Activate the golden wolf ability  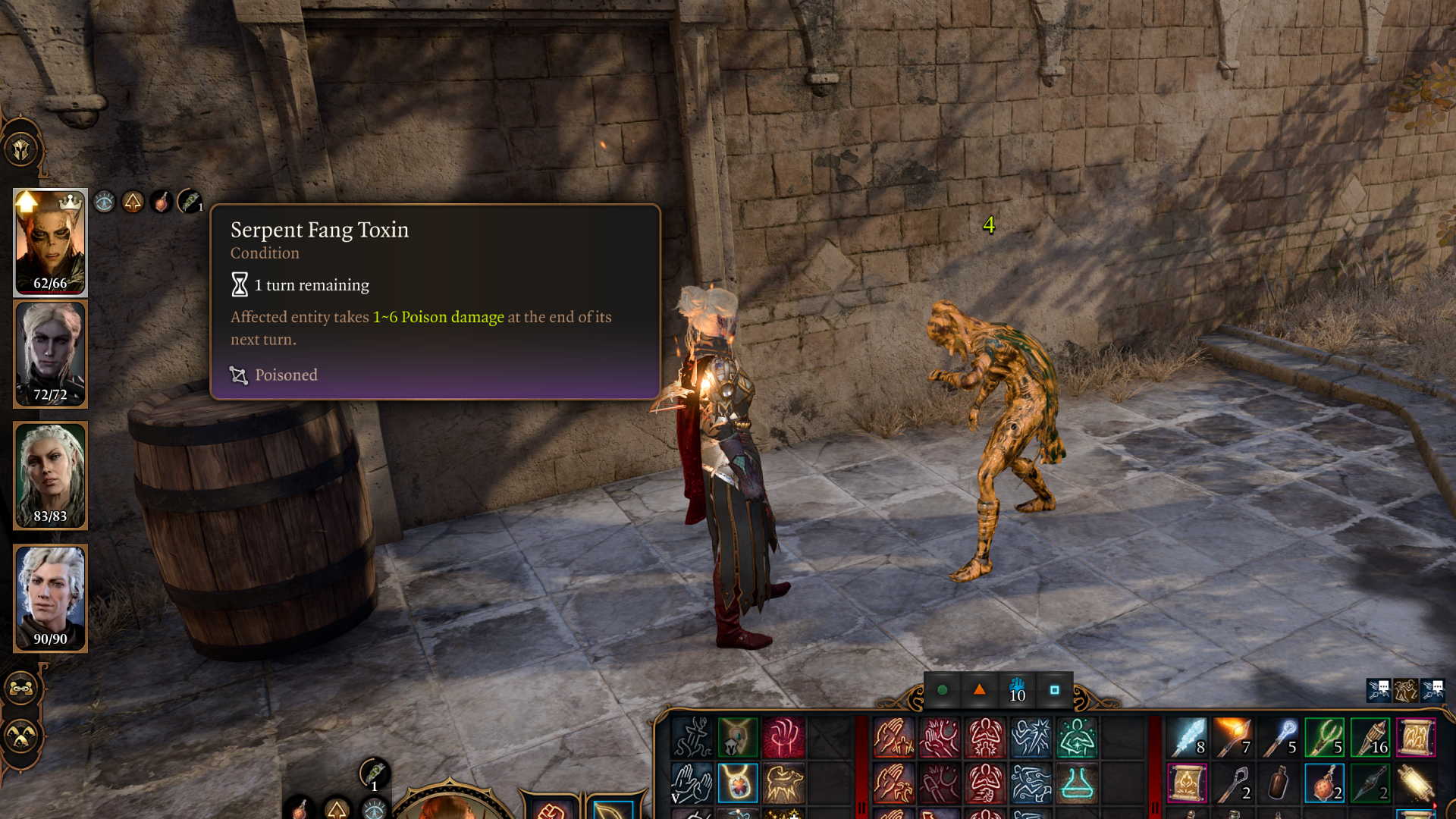[x=783, y=783]
